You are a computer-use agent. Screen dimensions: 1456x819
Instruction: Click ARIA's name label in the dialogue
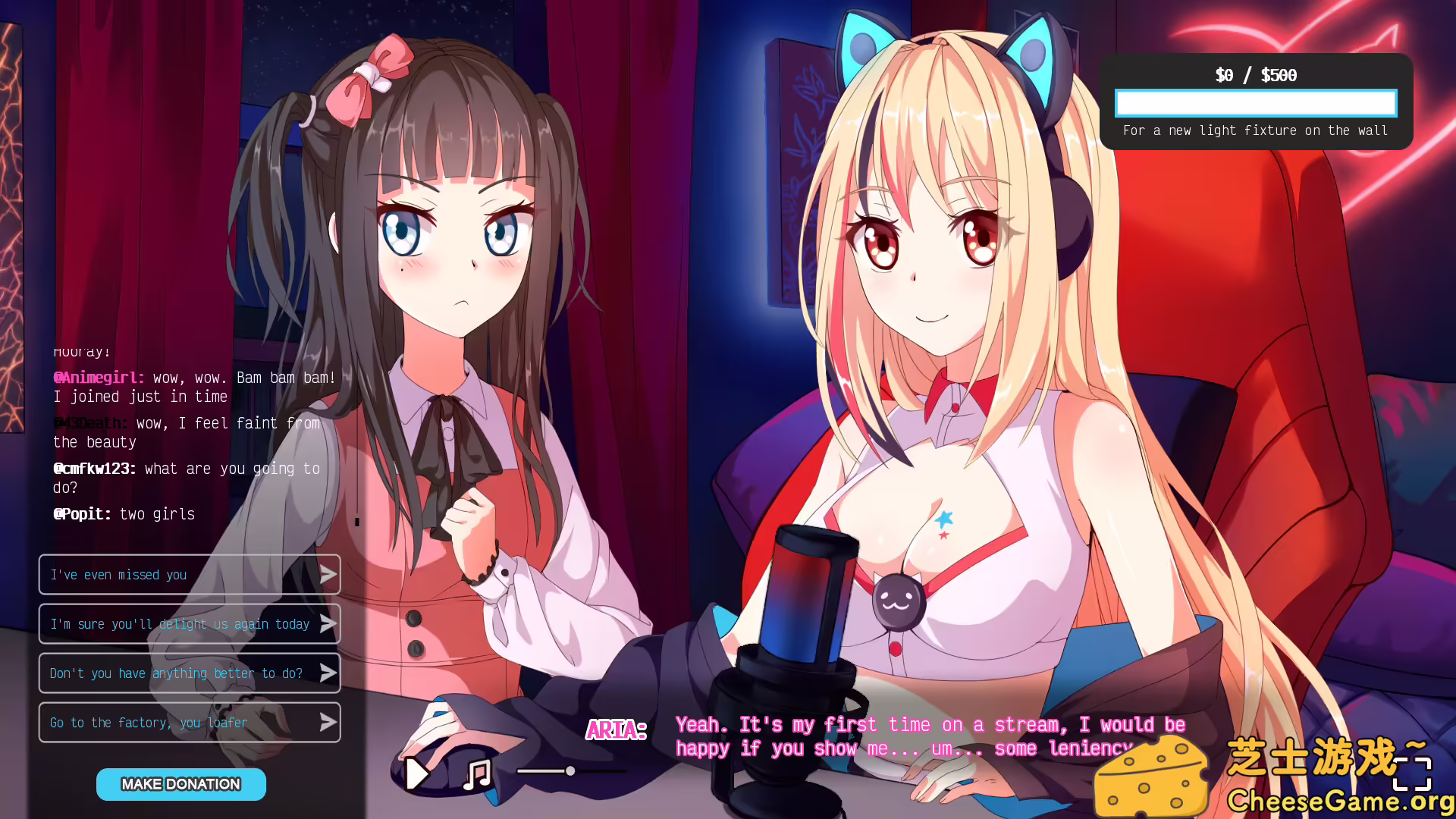click(617, 729)
